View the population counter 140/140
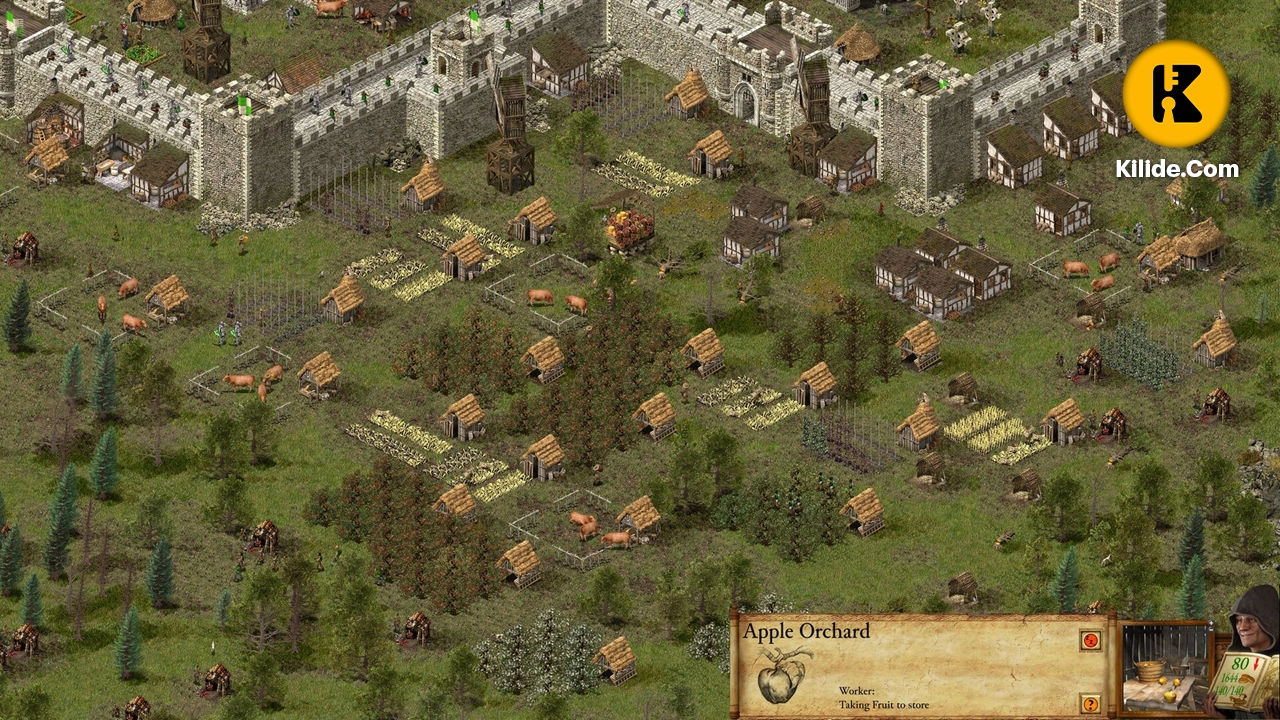The height and width of the screenshot is (720, 1280). 1228,690
